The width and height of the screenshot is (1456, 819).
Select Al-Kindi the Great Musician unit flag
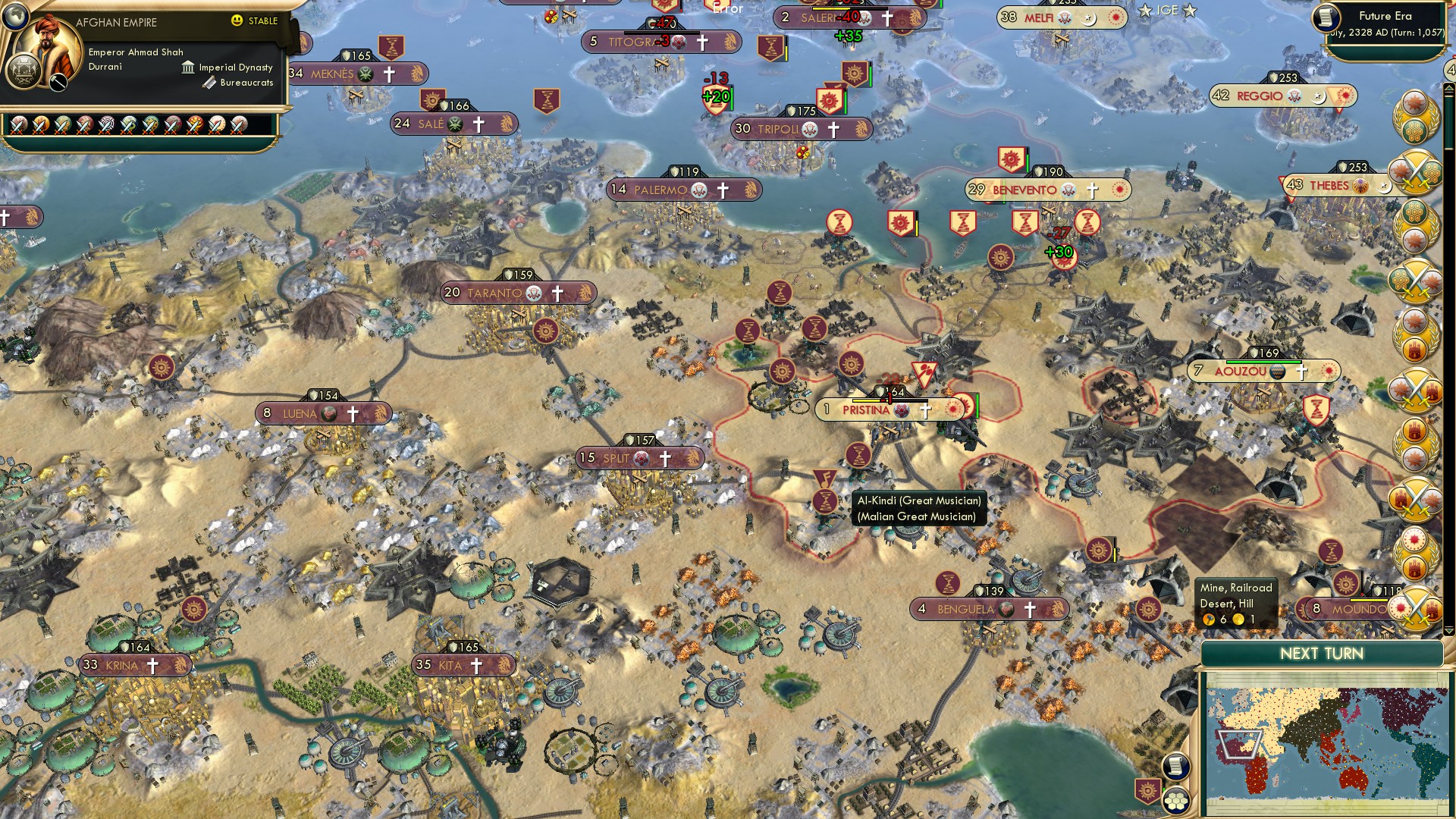[x=824, y=479]
